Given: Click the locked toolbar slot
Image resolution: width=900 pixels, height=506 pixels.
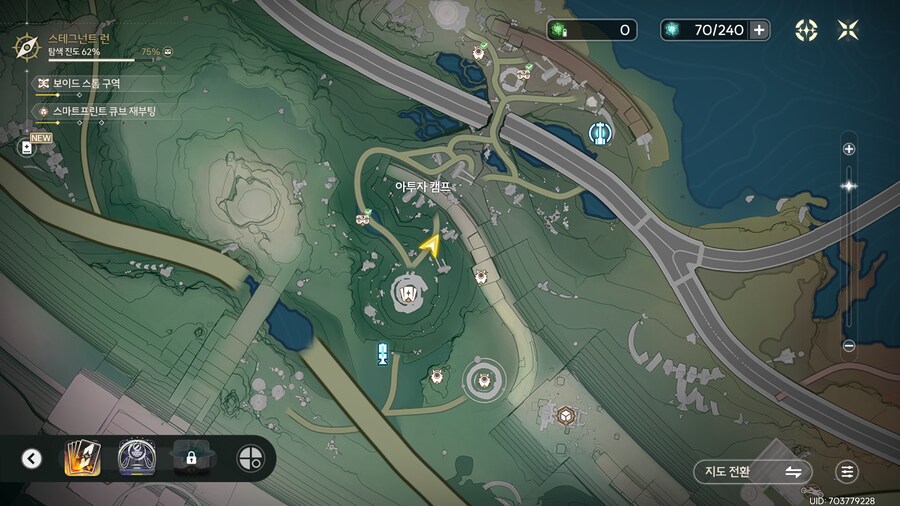Looking at the screenshot, I should pos(190,459).
